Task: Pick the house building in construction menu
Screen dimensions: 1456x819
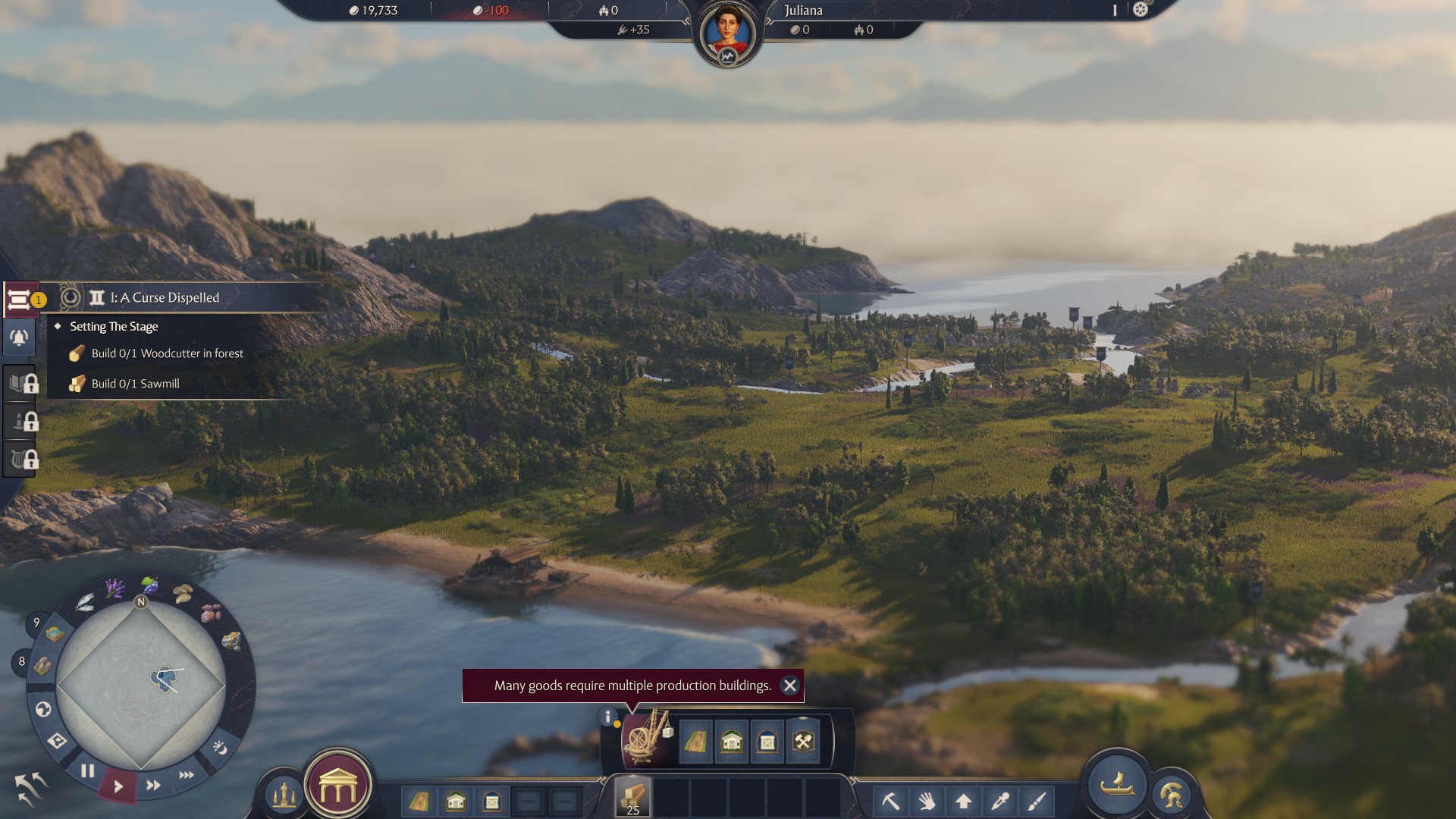Action: click(x=731, y=741)
